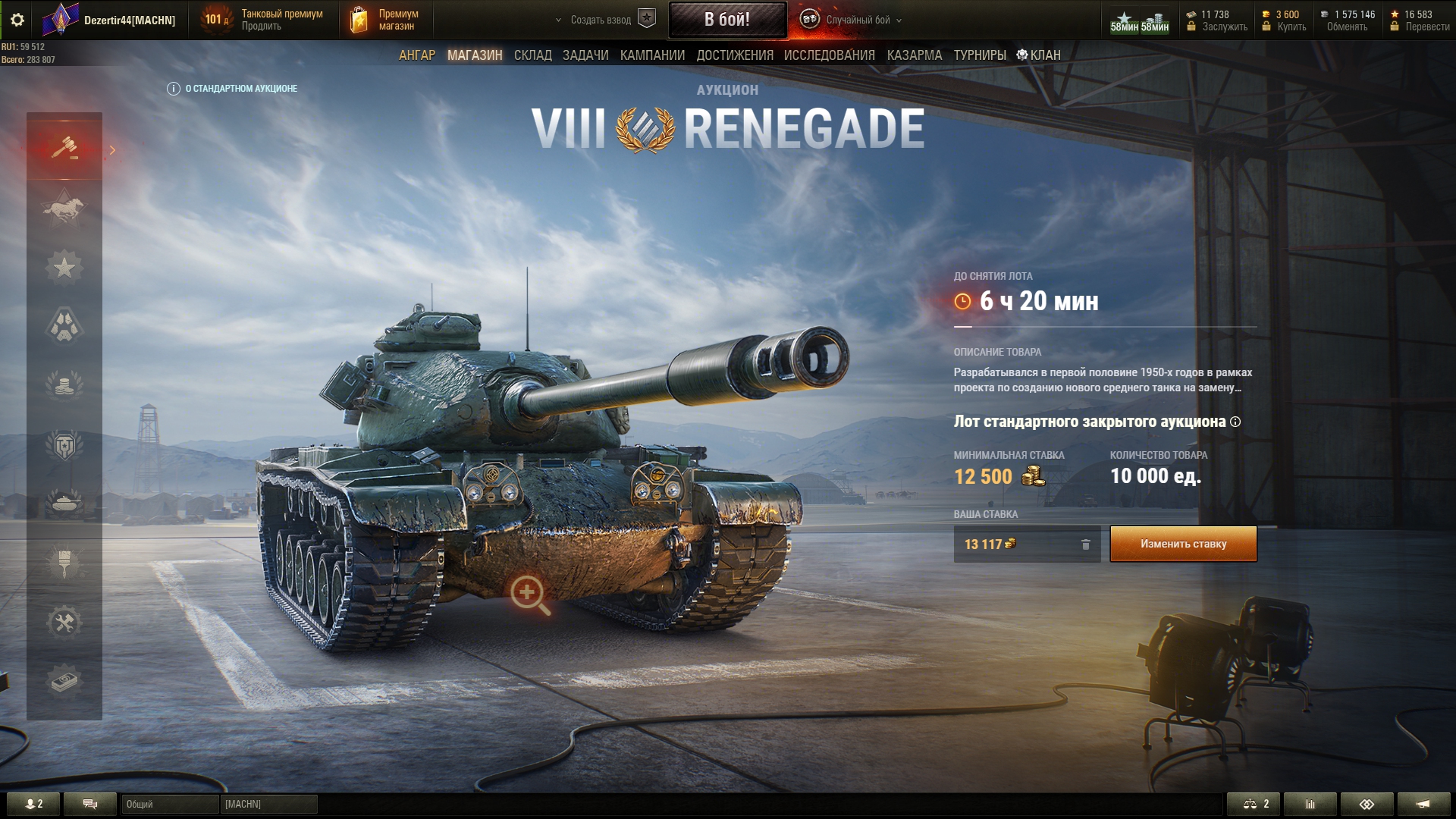
Task: Delete the bid with the trash icon
Action: [1085, 544]
